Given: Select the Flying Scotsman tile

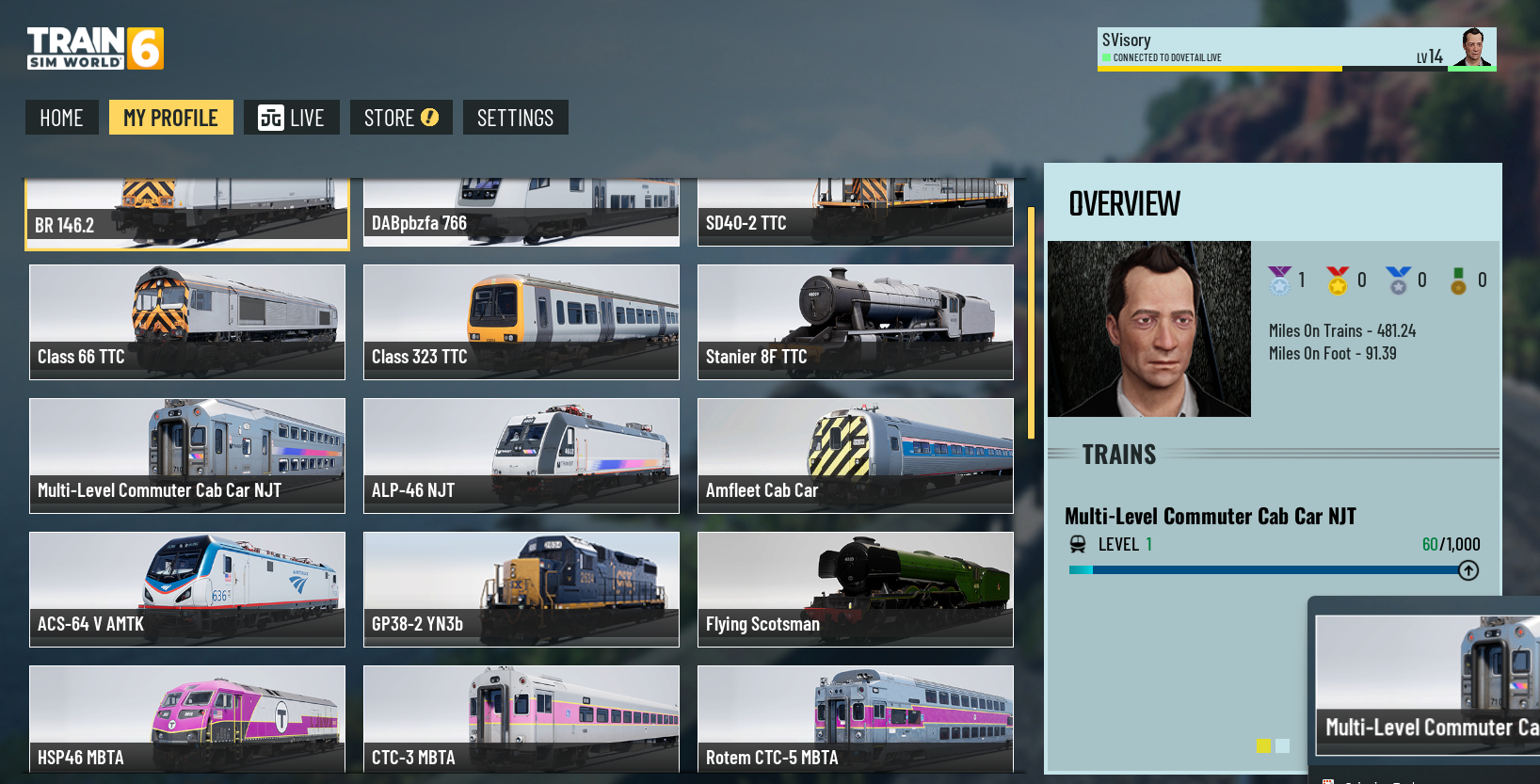Looking at the screenshot, I should [855, 589].
